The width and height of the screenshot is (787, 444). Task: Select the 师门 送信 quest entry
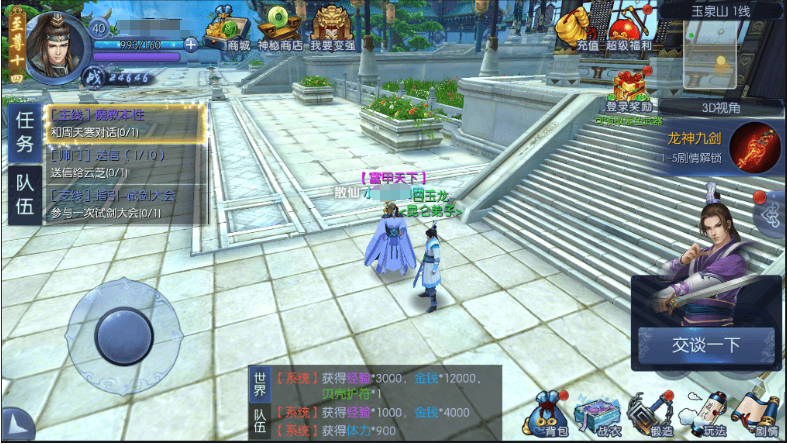click(123, 163)
